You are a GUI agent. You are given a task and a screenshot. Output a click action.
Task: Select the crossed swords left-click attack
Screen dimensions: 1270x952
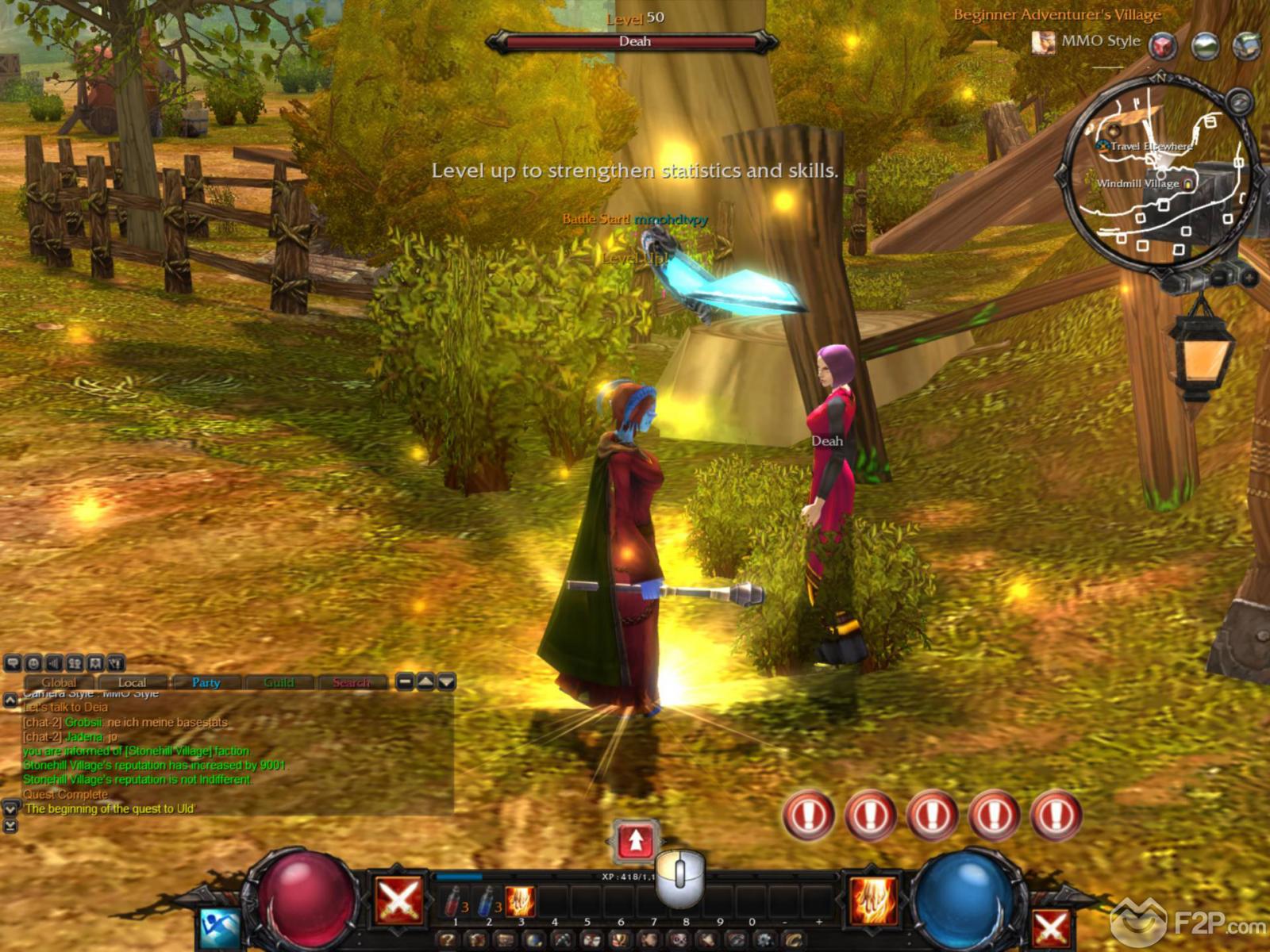398,900
